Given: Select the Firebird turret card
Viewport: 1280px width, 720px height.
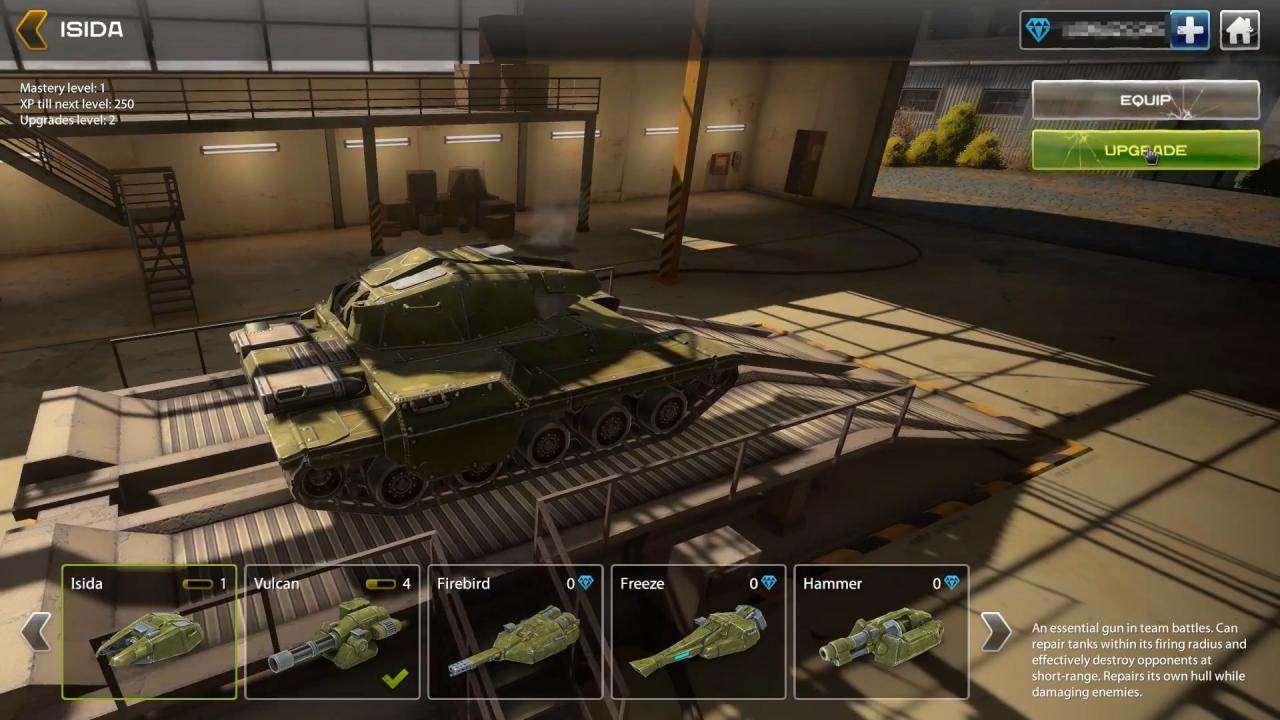Looking at the screenshot, I should [x=515, y=632].
